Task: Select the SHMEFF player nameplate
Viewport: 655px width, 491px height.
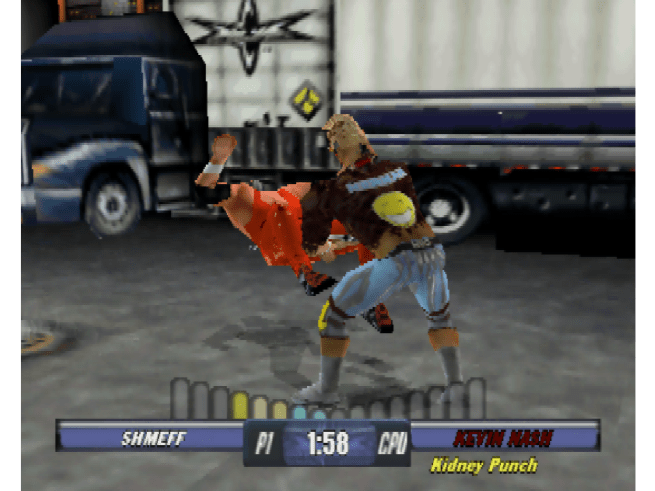Action: (x=152, y=437)
